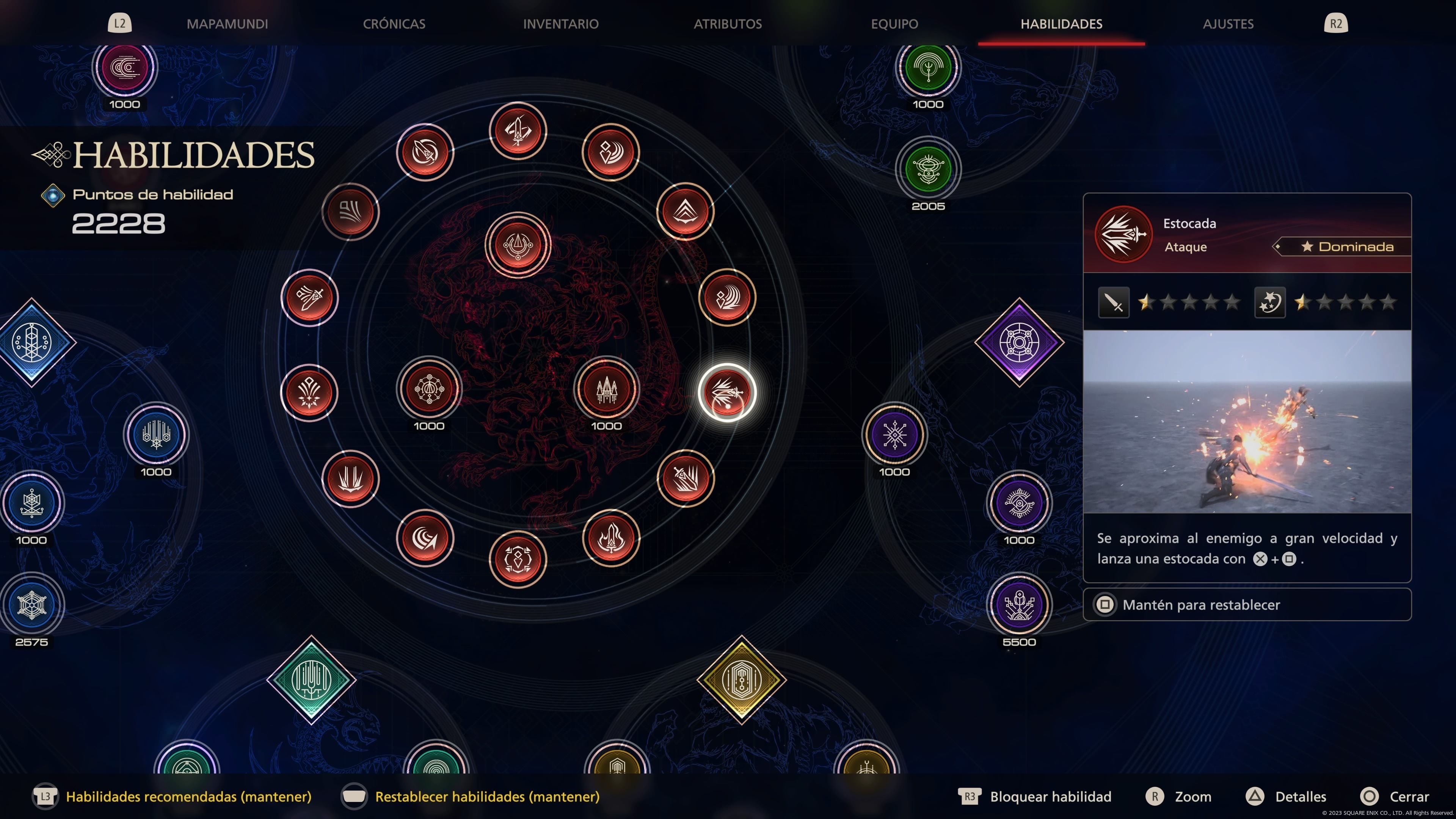Choose the purple diamond eikon node
The image size is (1456, 819).
point(1019,342)
